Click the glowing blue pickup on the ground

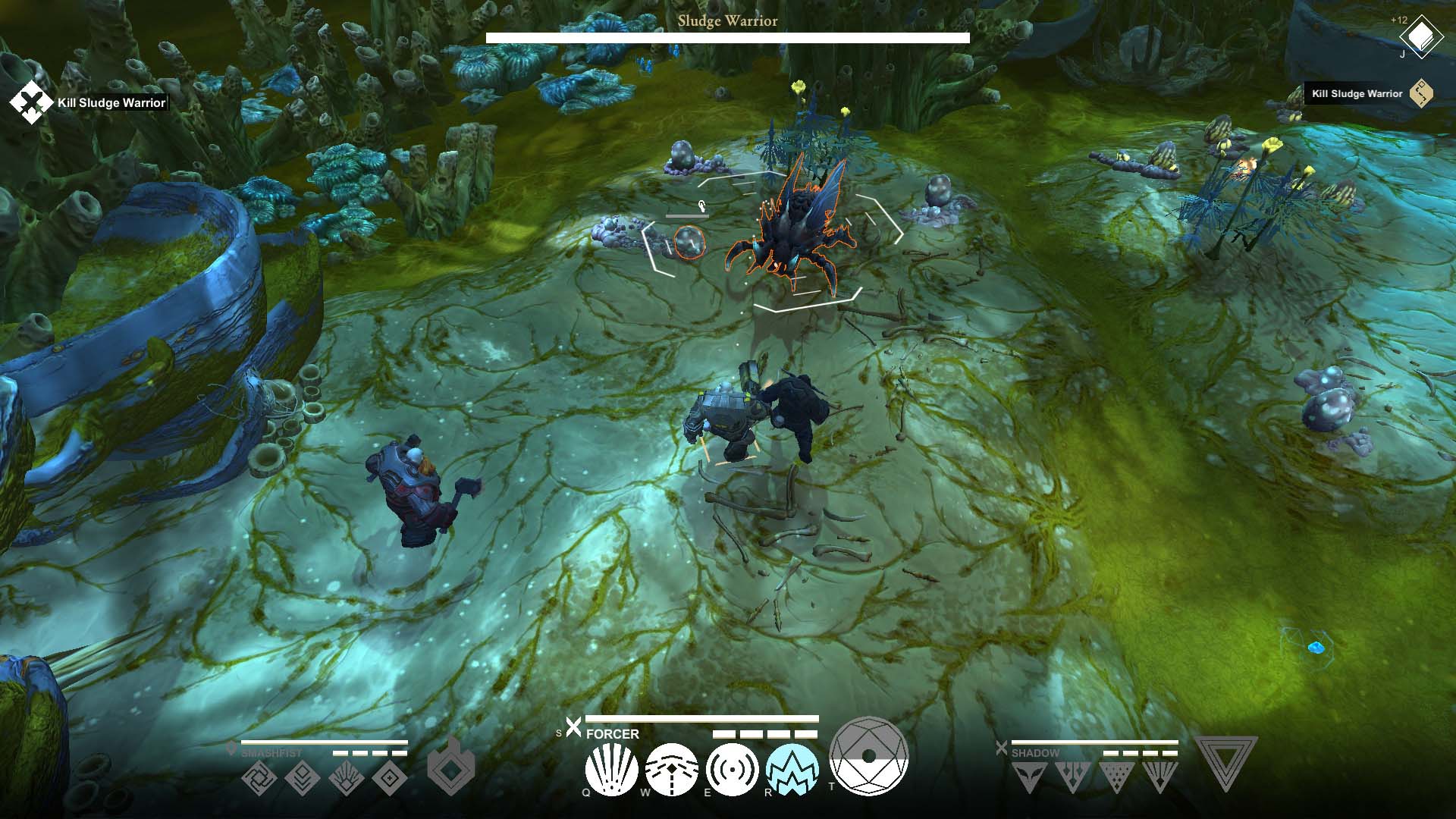tap(1316, 646)
